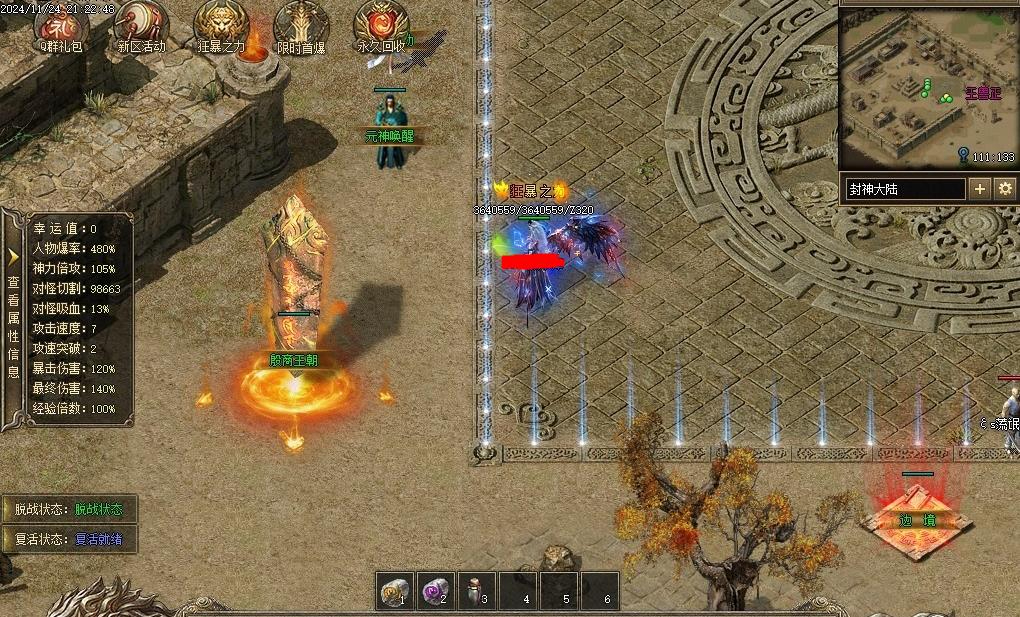
Task: Use the yellow scroll in hotbar slot 1
Action: 395,591
